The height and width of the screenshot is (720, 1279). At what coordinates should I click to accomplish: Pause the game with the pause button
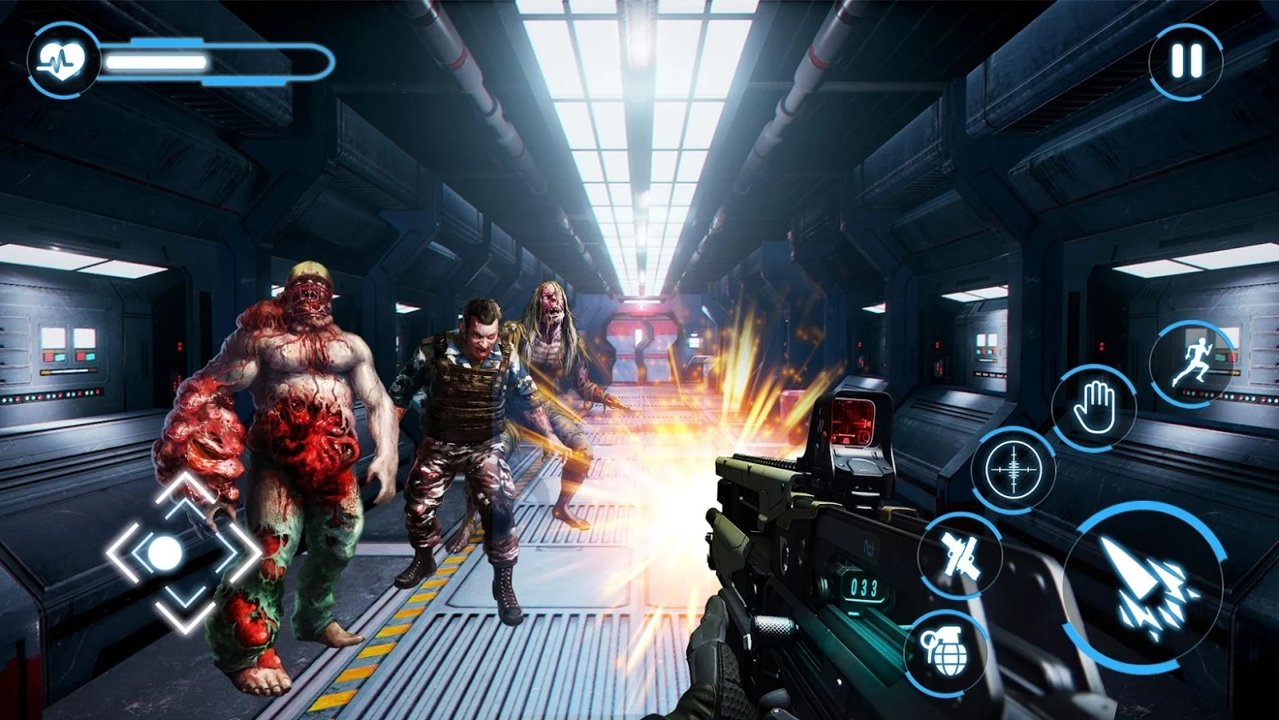click(1186, 62)
